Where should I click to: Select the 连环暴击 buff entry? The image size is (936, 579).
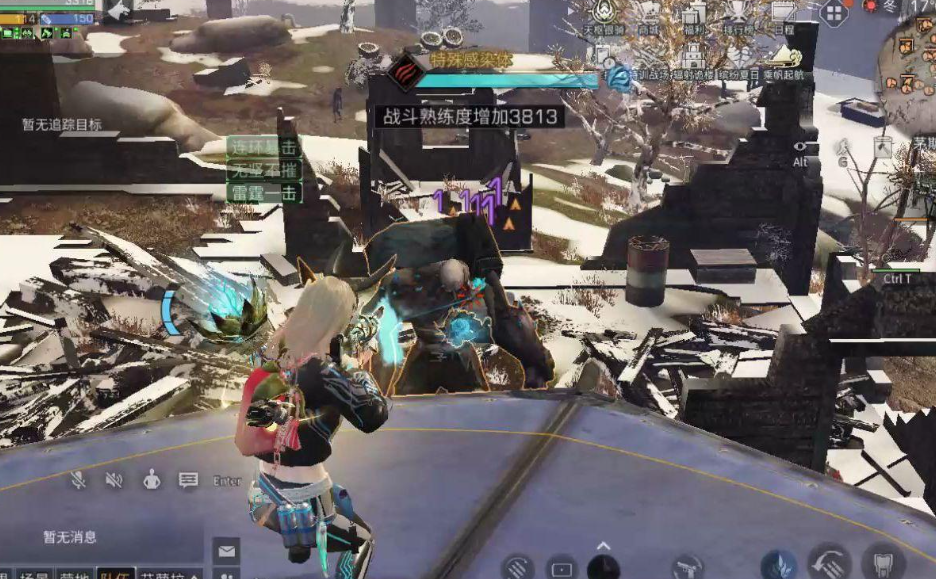[x=264, y=147]
